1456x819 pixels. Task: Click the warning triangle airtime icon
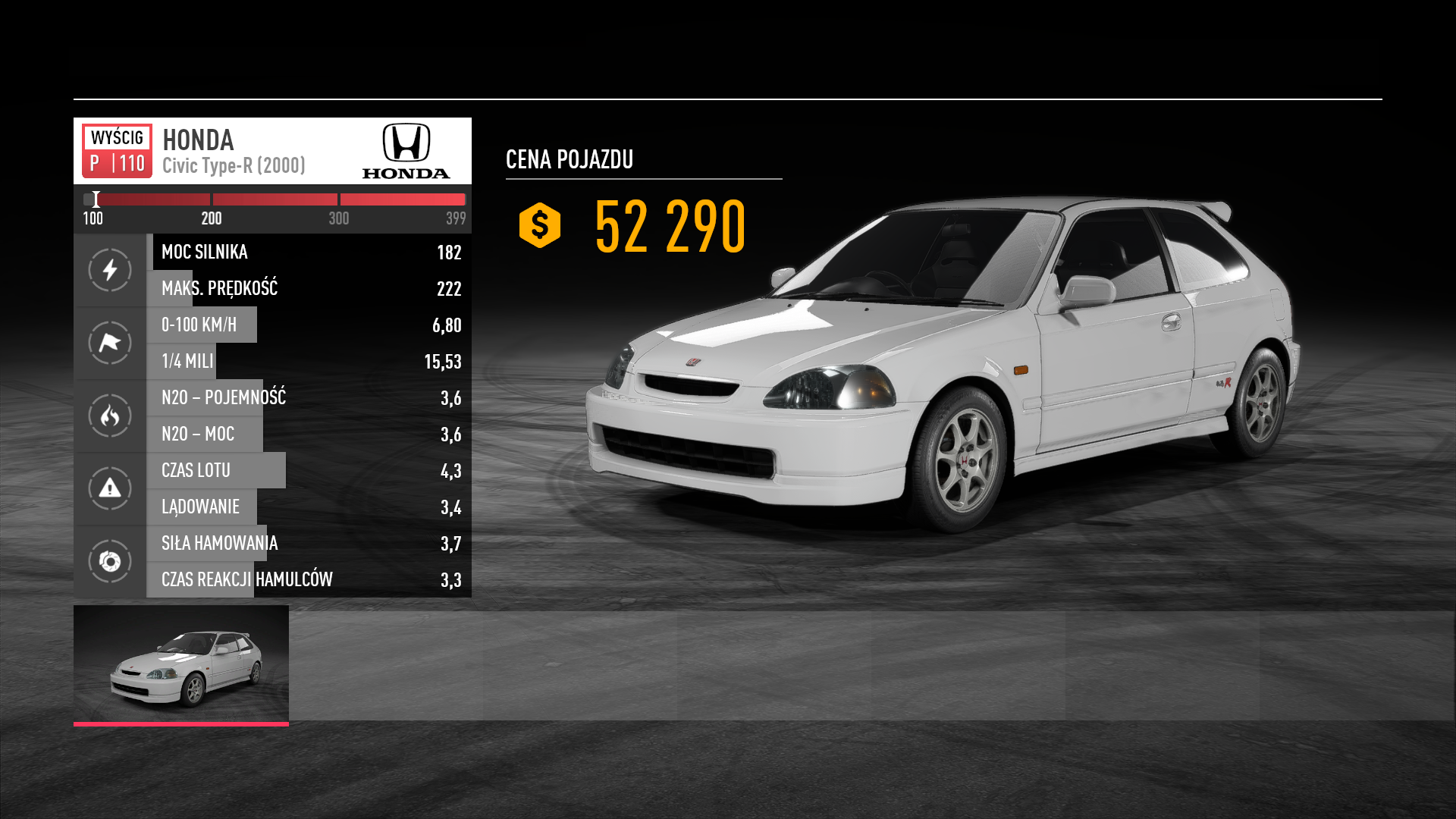pyautogui.click(x=110, y=488)
